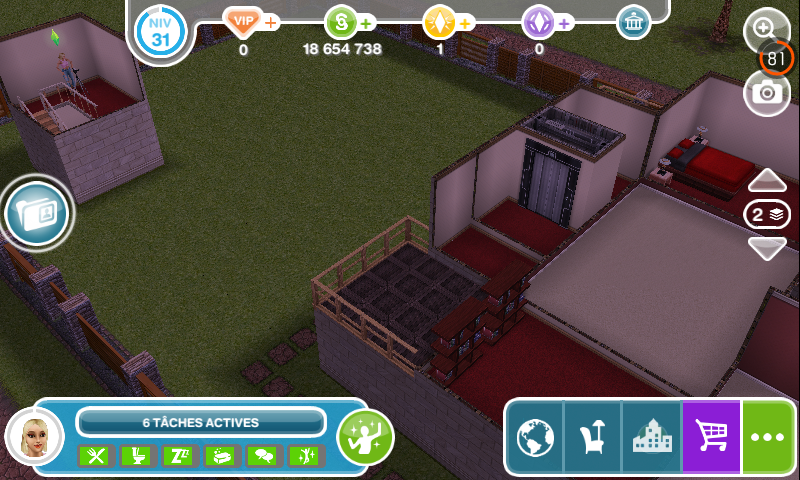
Task: Check the social need speech bubbles icon
Action: [x=261, y=456]
